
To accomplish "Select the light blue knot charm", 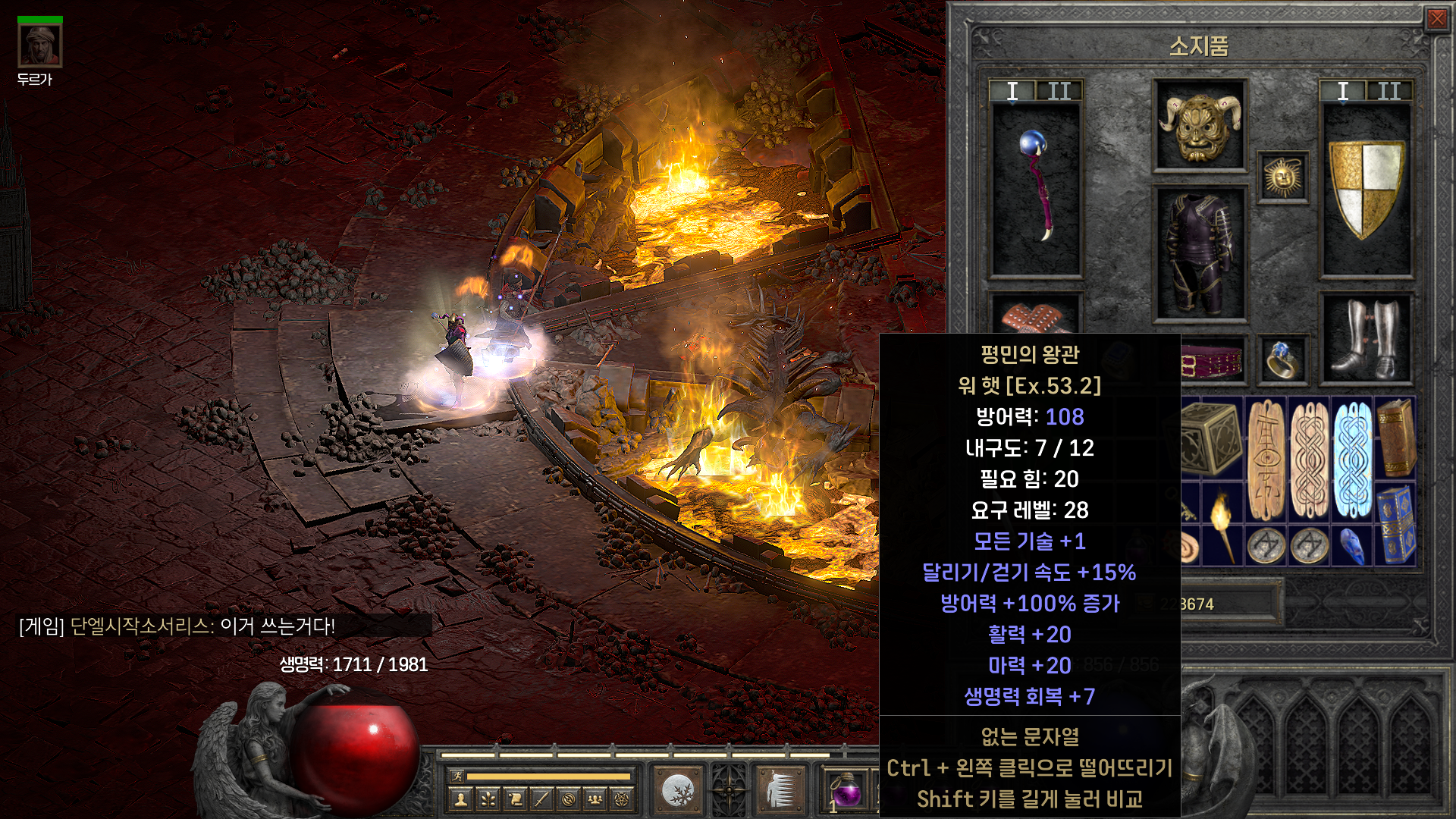I will click(1353, 459).
